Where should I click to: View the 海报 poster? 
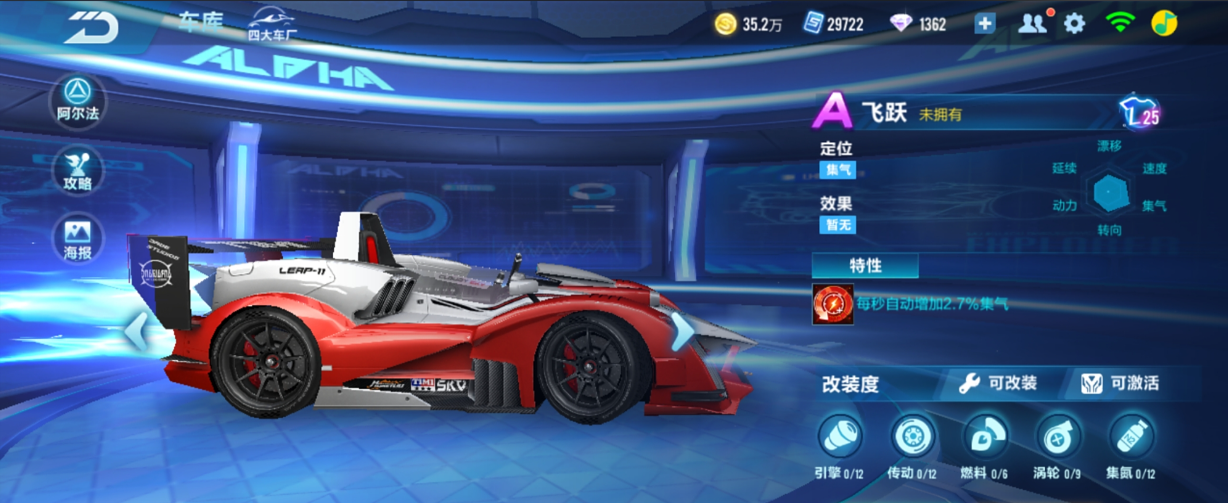pos(78,239)
